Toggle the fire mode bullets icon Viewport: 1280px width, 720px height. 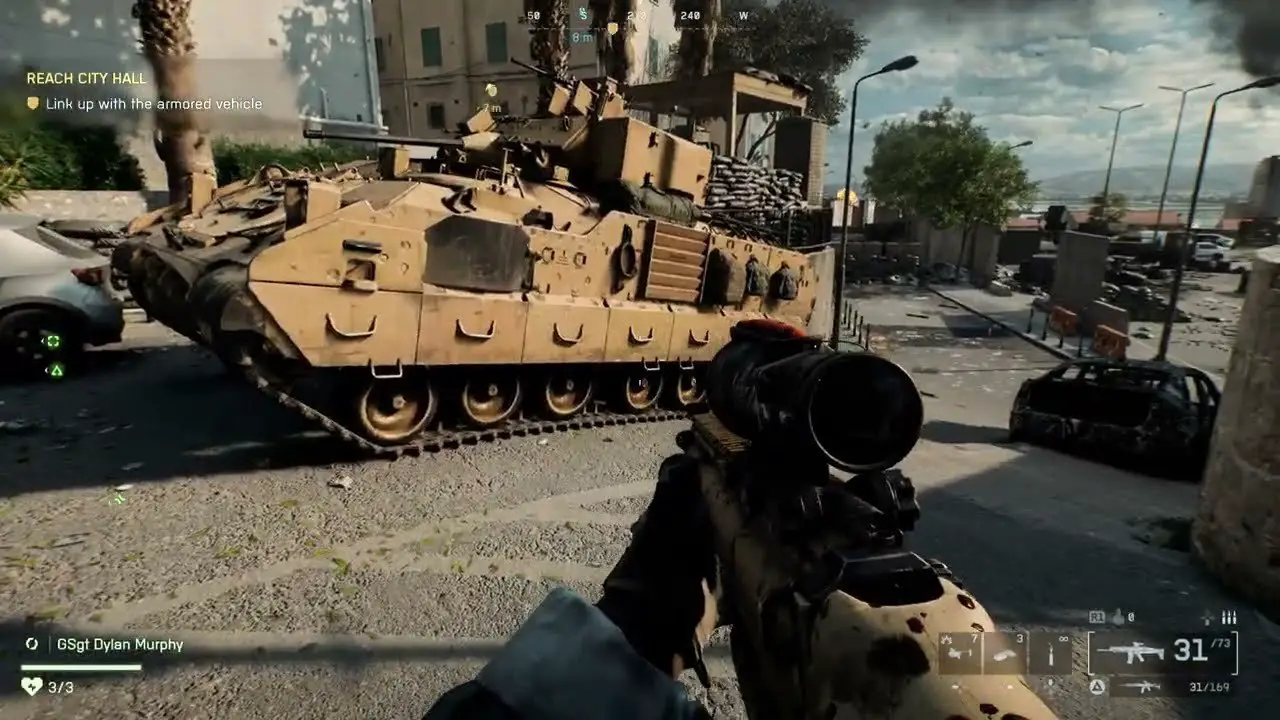[x=1229, y=618]
